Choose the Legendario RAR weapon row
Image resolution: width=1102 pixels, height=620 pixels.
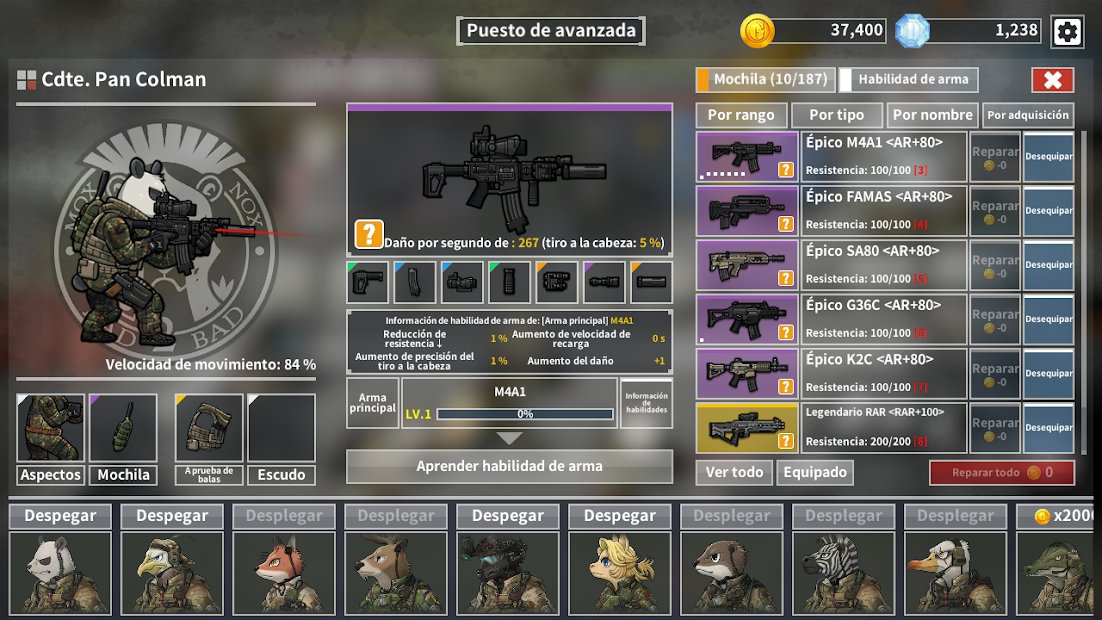pos(885,427)
